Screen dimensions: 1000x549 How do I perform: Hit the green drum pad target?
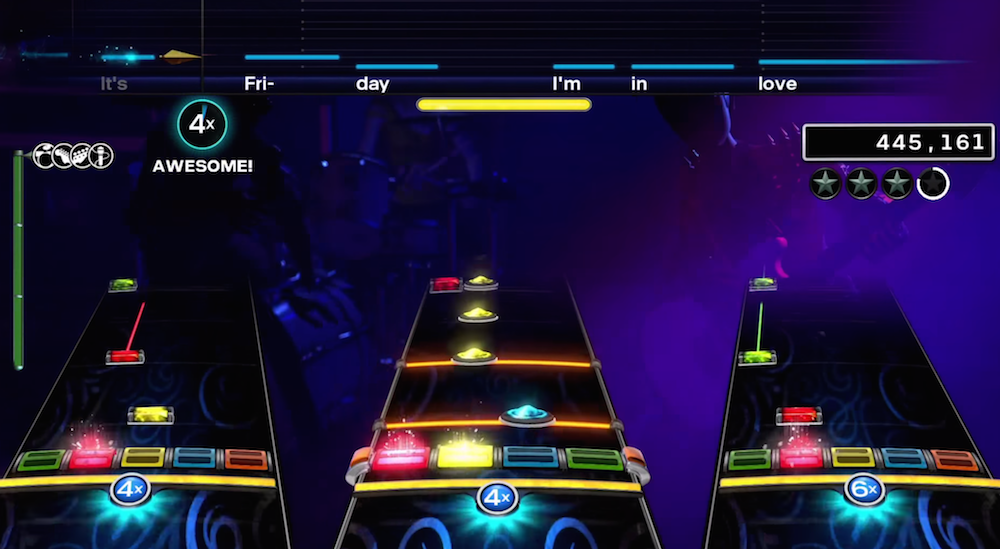pos(595,457)
